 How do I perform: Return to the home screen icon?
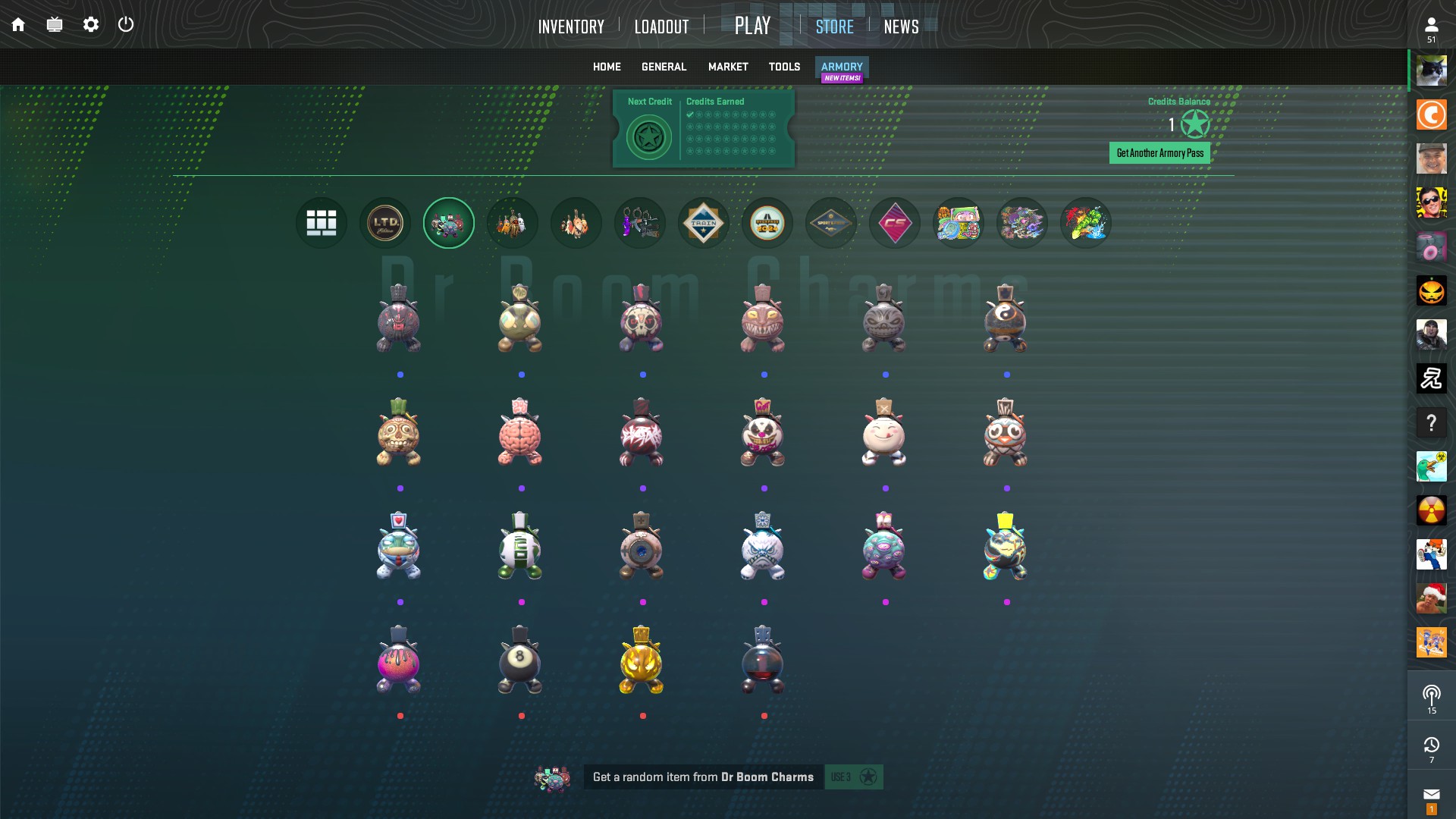coord(18,24)
